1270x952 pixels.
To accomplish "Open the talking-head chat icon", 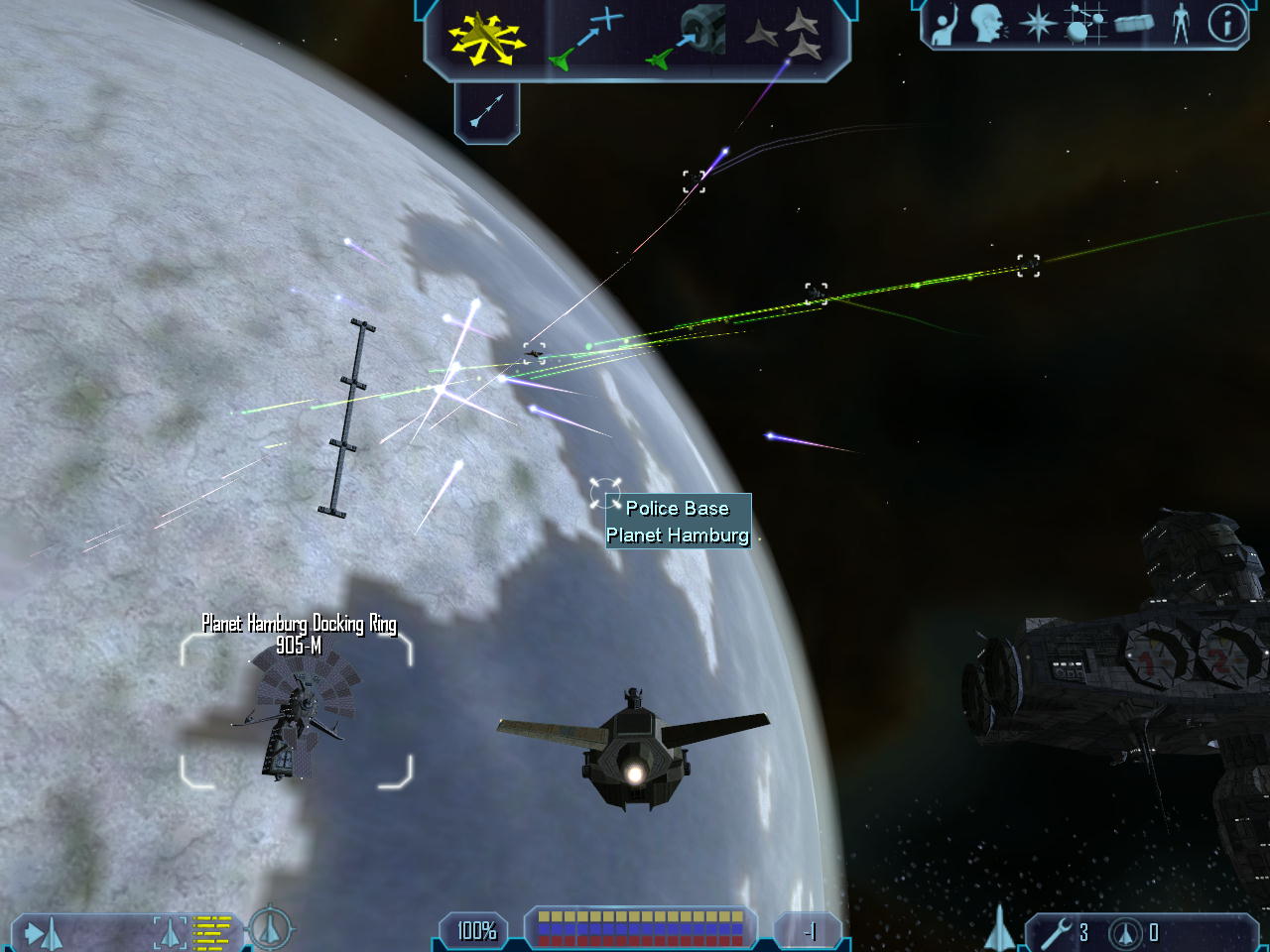I will coord(987,23).
